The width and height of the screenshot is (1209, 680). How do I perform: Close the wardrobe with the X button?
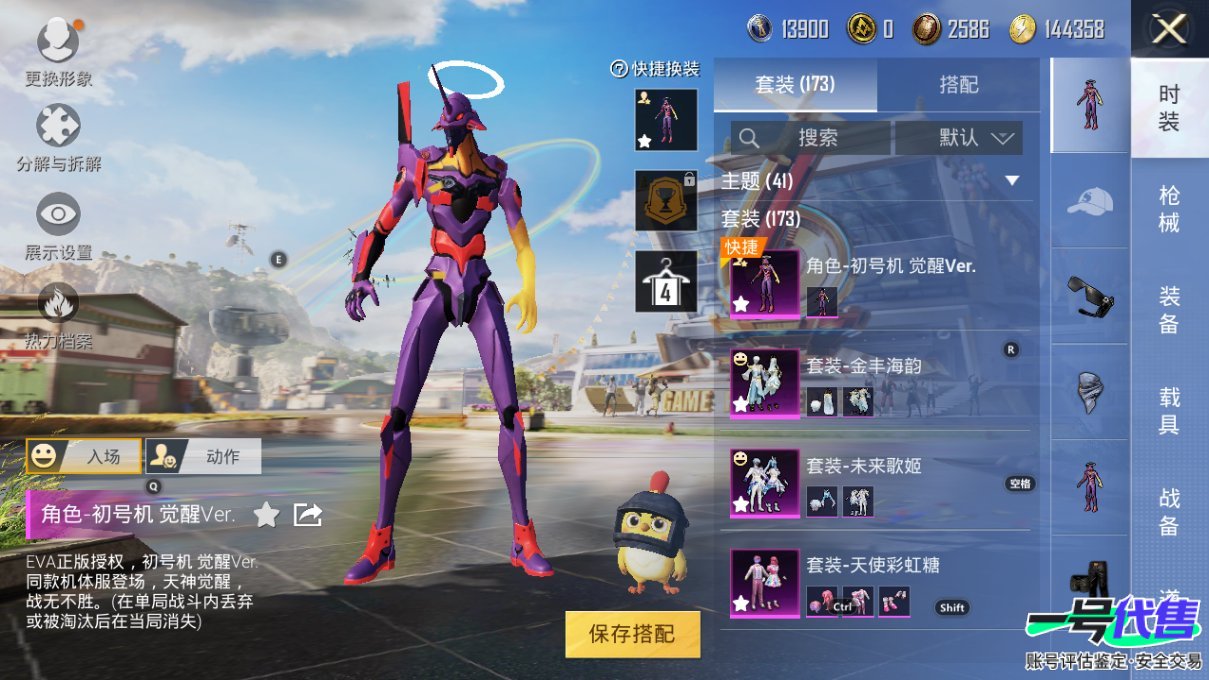1169,30
